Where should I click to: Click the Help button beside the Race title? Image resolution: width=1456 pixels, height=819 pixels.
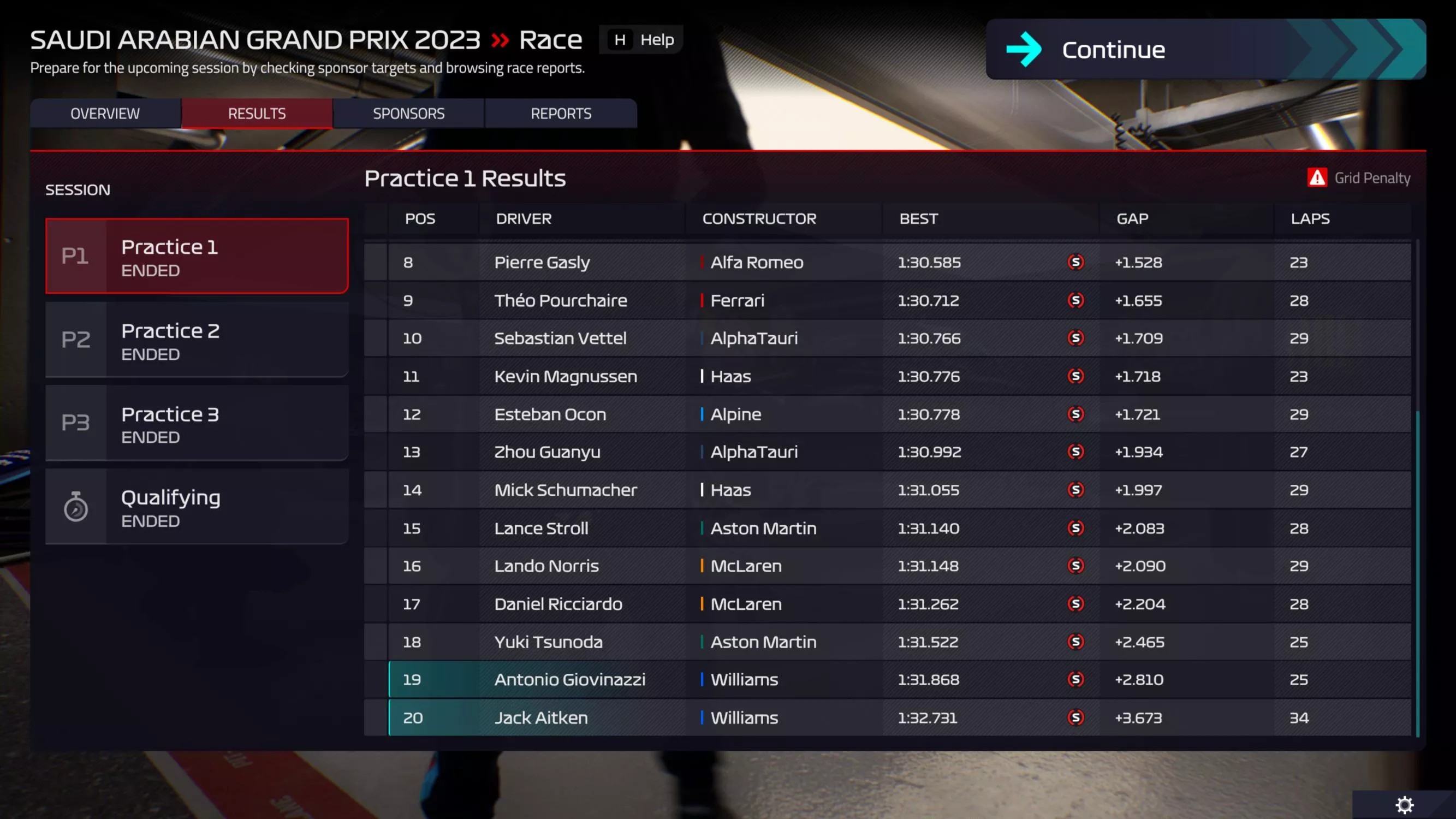(x=640, y=39)
